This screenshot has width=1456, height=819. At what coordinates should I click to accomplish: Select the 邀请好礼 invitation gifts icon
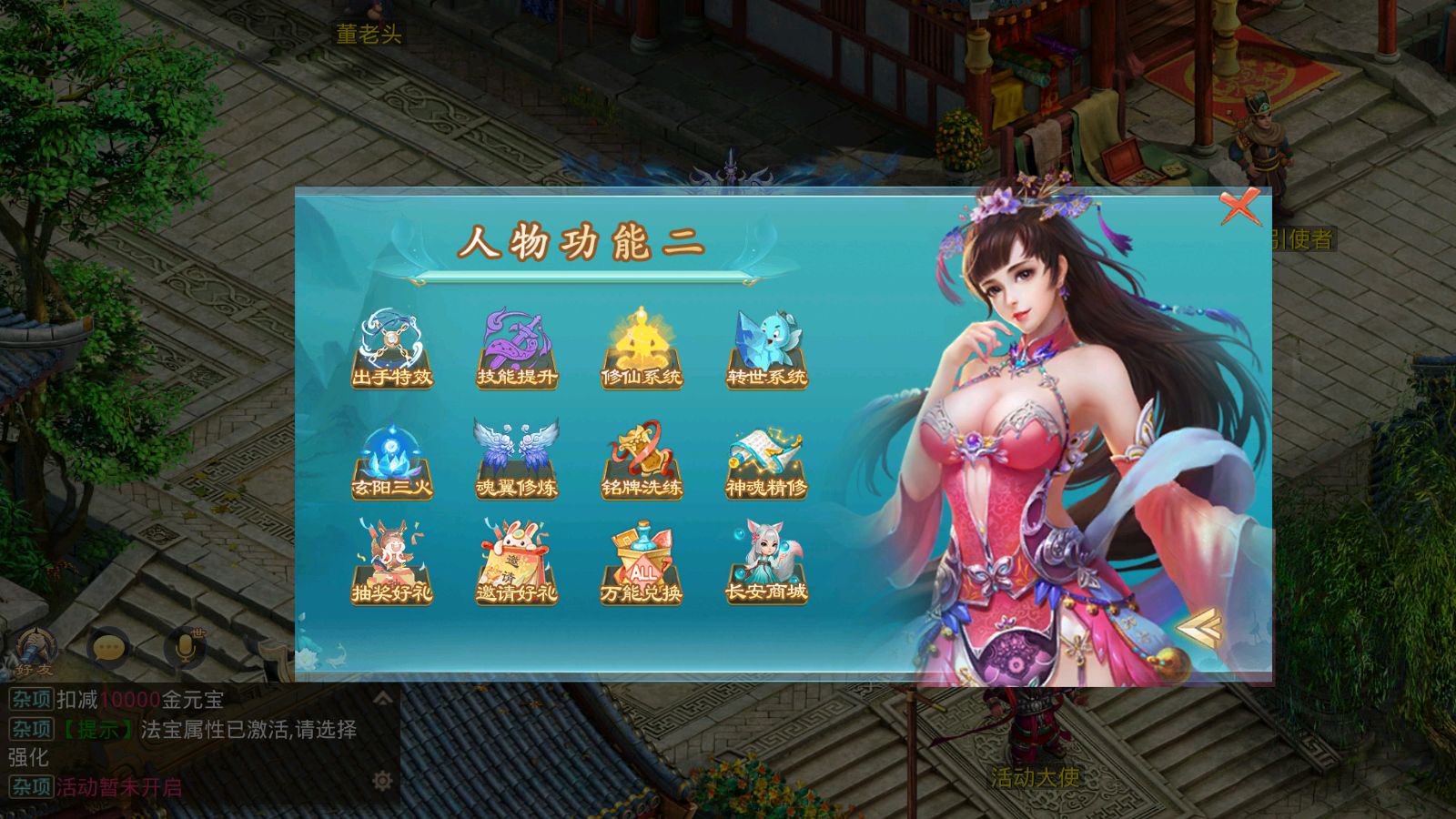[517, 564]
